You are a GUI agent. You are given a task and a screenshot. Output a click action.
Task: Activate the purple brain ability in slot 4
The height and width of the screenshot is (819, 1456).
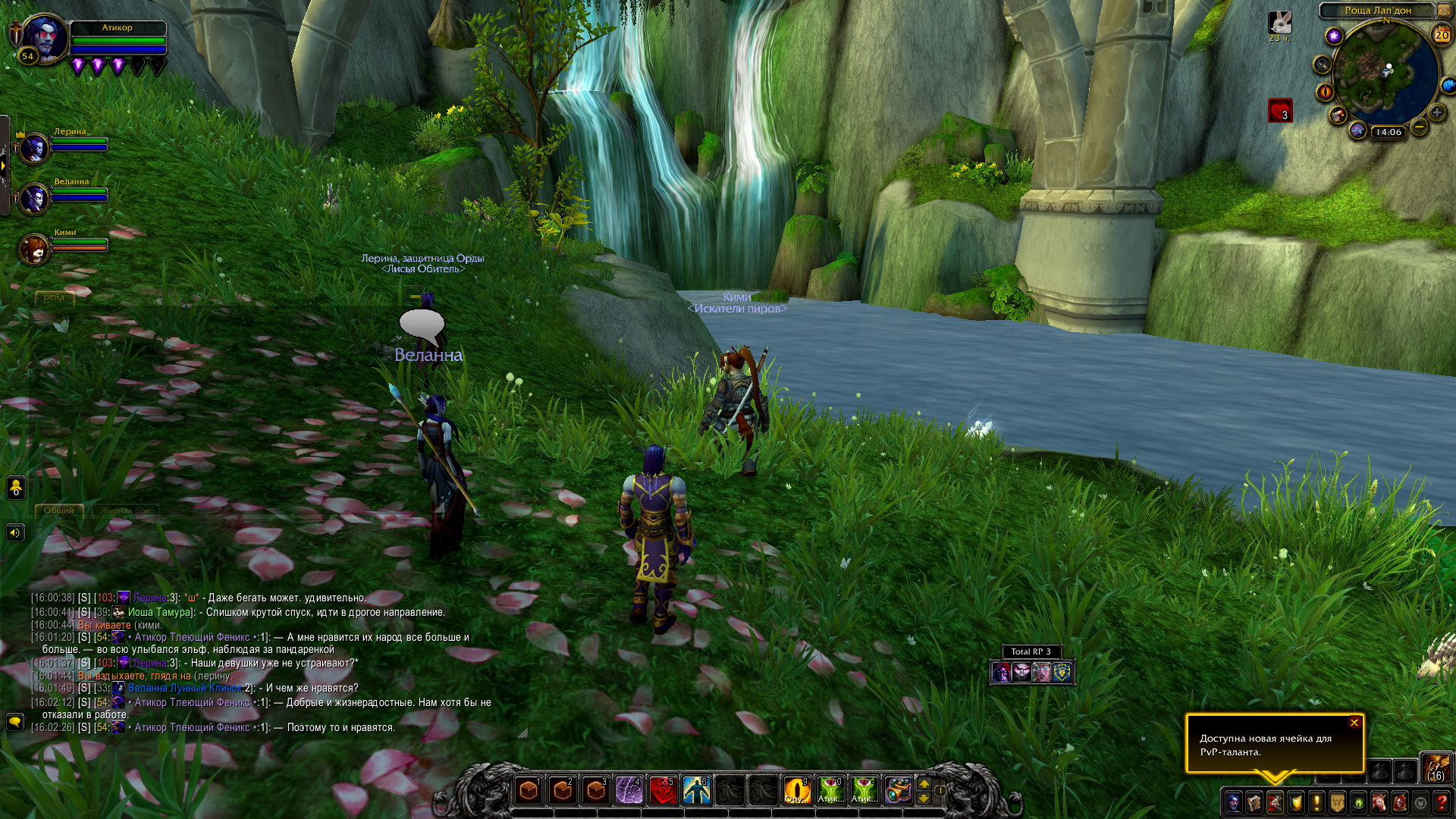point(629,790)
